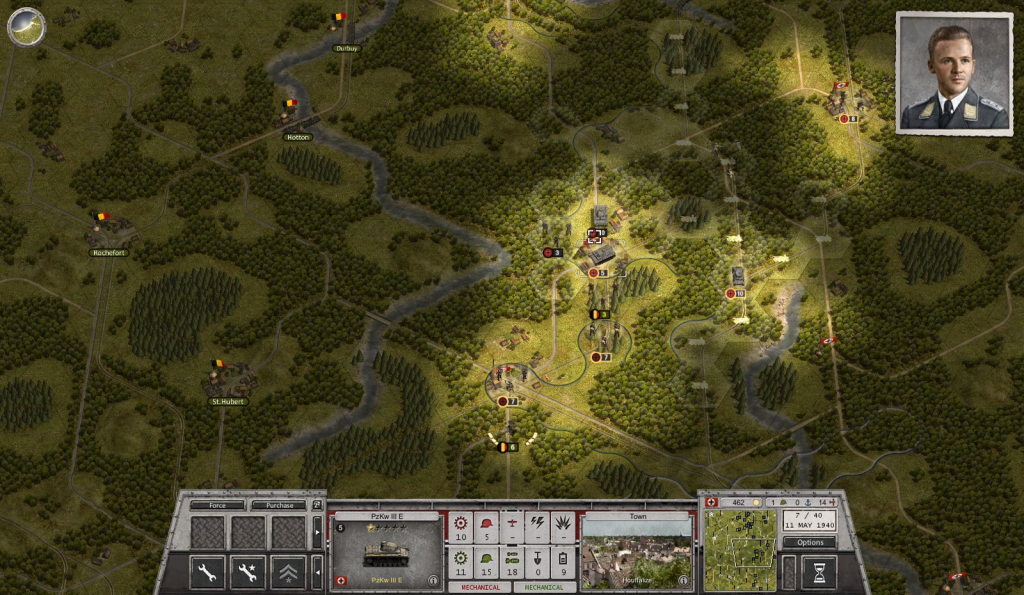Click the commander portrait
The image size is (1024, 595).
[953, 72]
